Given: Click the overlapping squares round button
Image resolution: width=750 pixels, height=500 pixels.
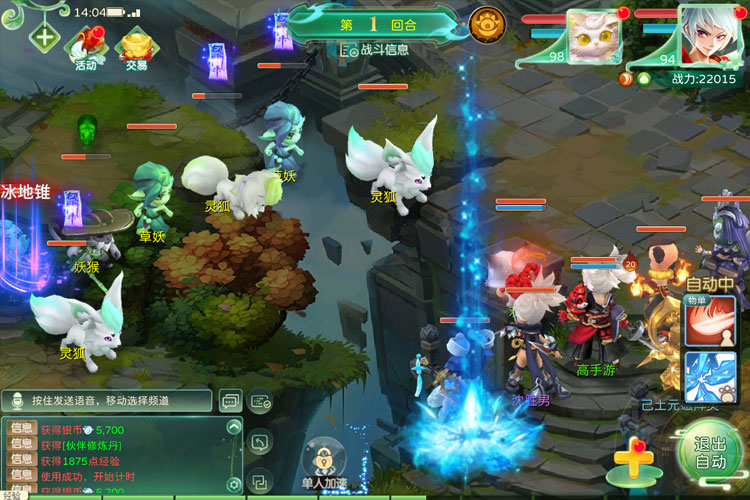Looking at the screenshot, I should tap(259, 481).
